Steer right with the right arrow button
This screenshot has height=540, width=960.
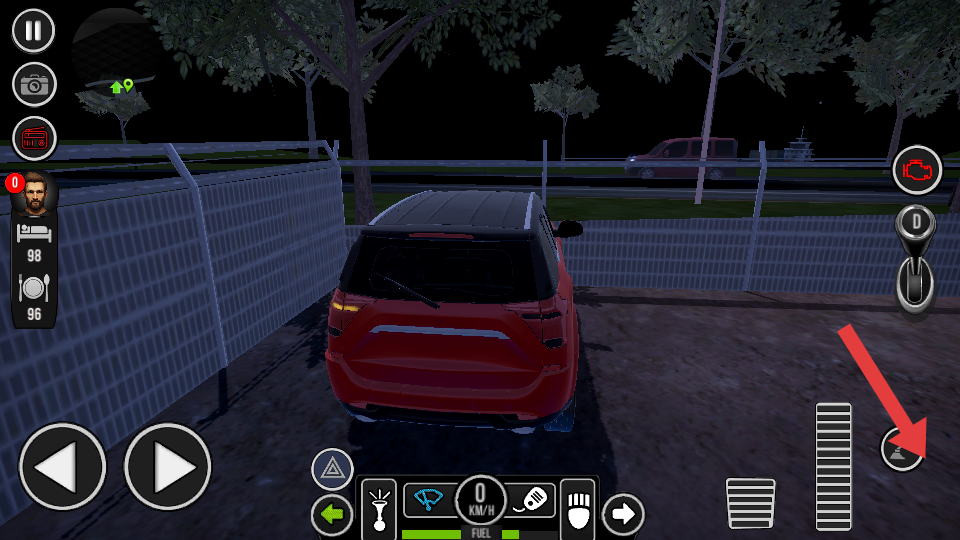pos(167,467)
